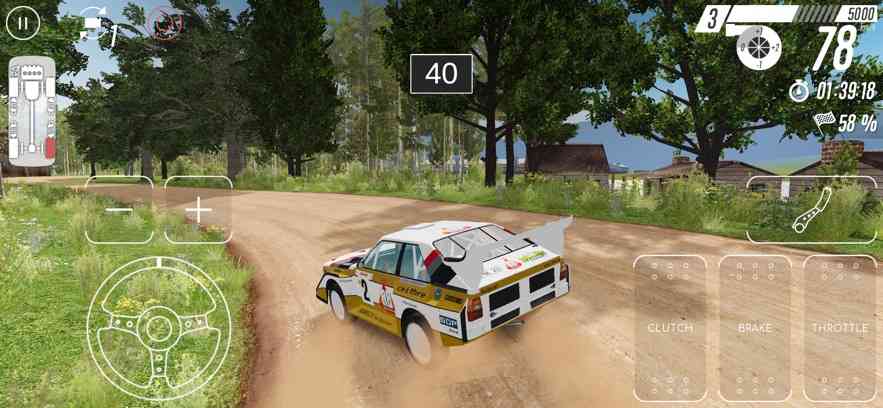Pause the rally race
This screenshot has height=408, width=883.
23,22
